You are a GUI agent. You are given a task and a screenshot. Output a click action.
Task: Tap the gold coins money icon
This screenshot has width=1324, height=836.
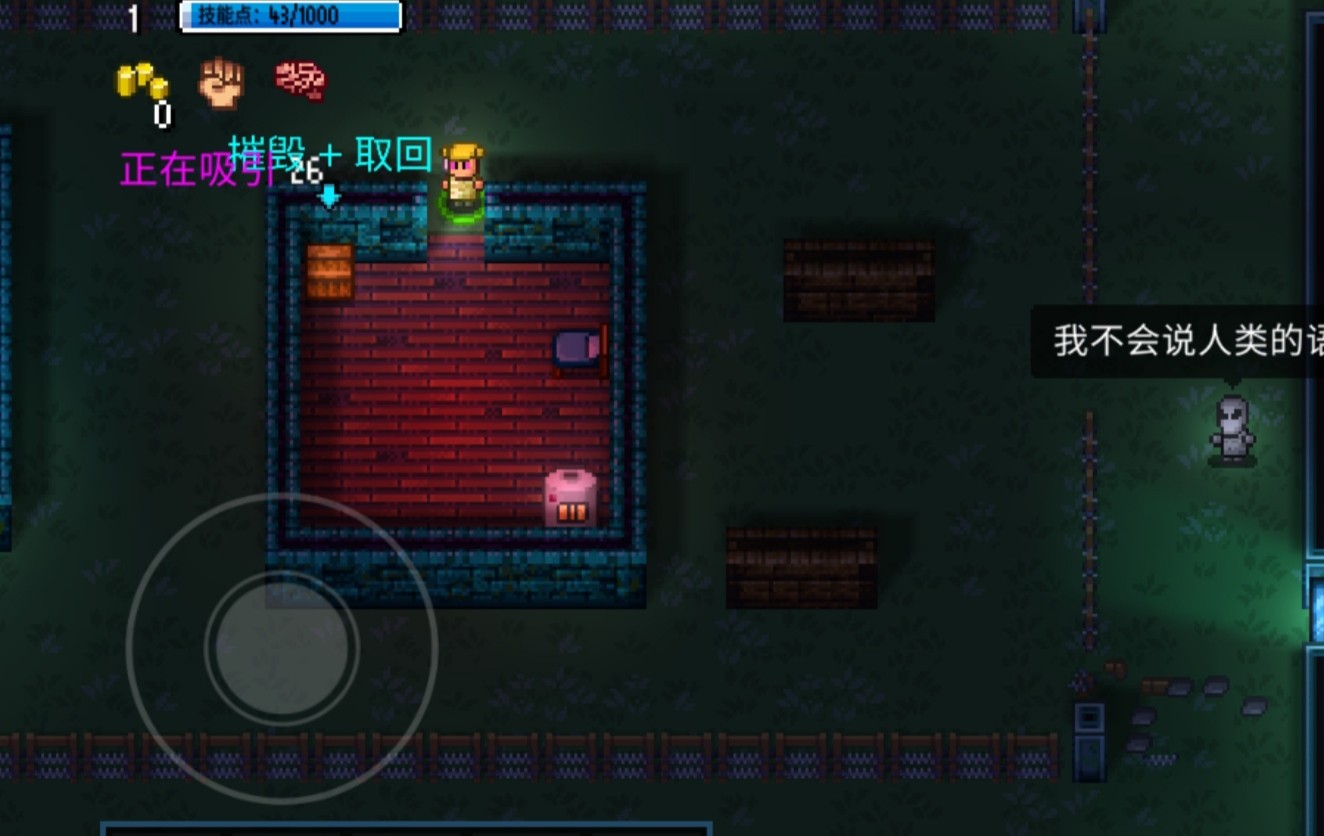142,81
